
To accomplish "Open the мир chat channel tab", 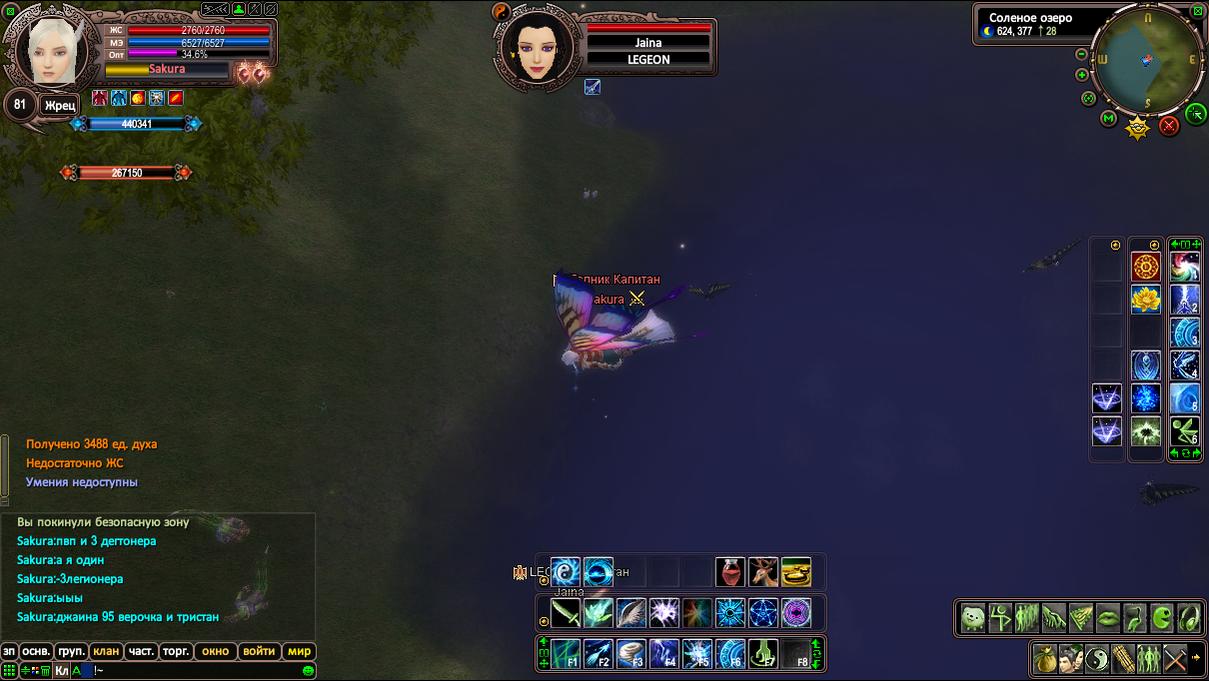I will tap(300, 651).
